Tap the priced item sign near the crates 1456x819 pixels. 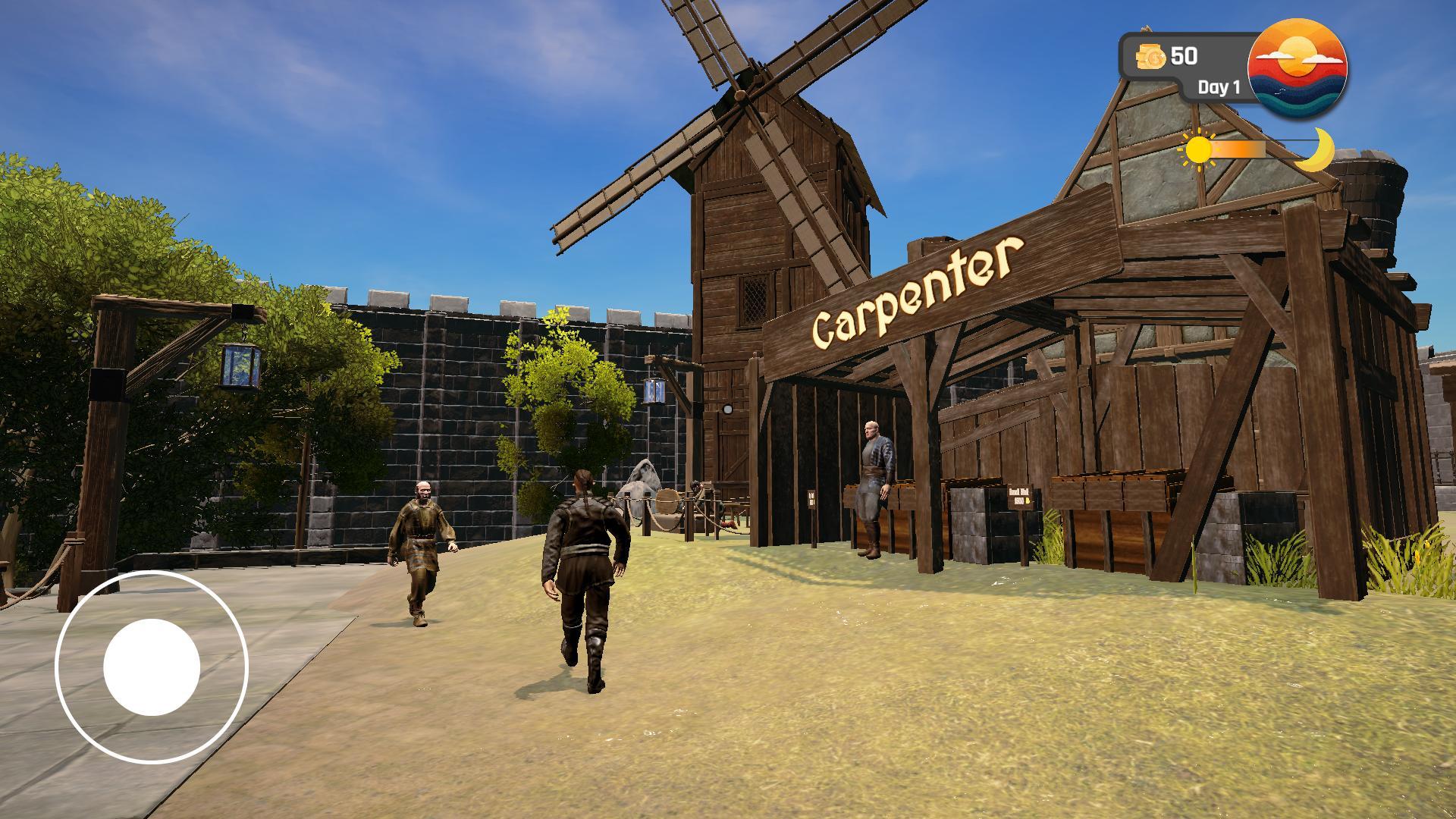1021,497
